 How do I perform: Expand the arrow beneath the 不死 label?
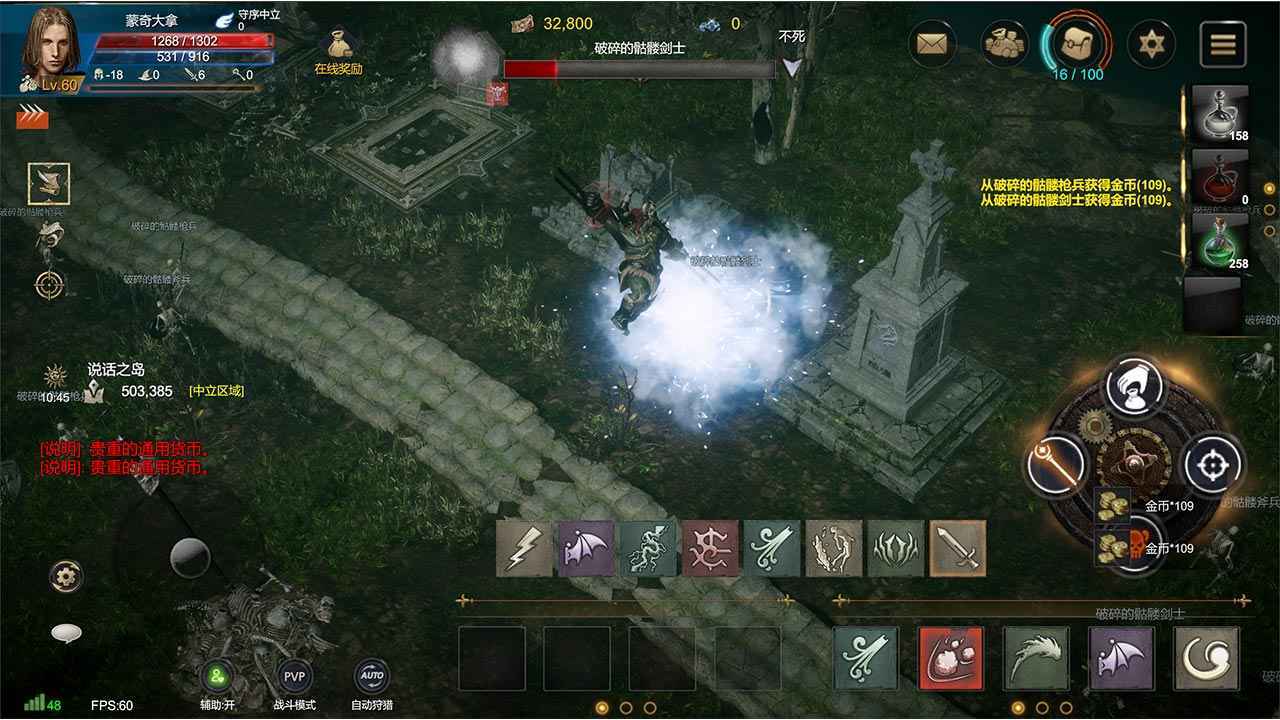[790, 65]
